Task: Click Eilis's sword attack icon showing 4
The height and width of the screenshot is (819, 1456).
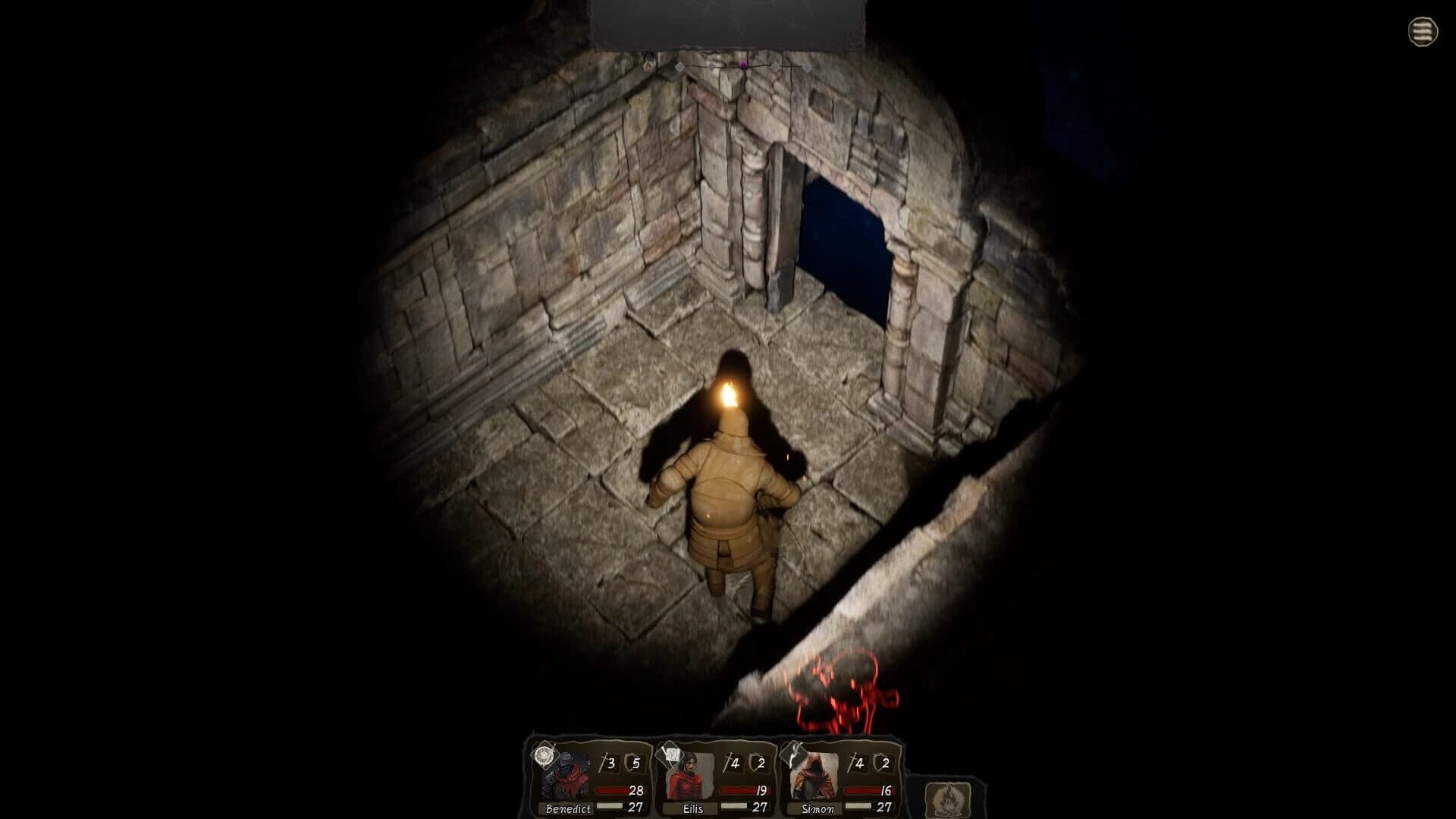Action: pyautogui.click(x=732, y=761)
